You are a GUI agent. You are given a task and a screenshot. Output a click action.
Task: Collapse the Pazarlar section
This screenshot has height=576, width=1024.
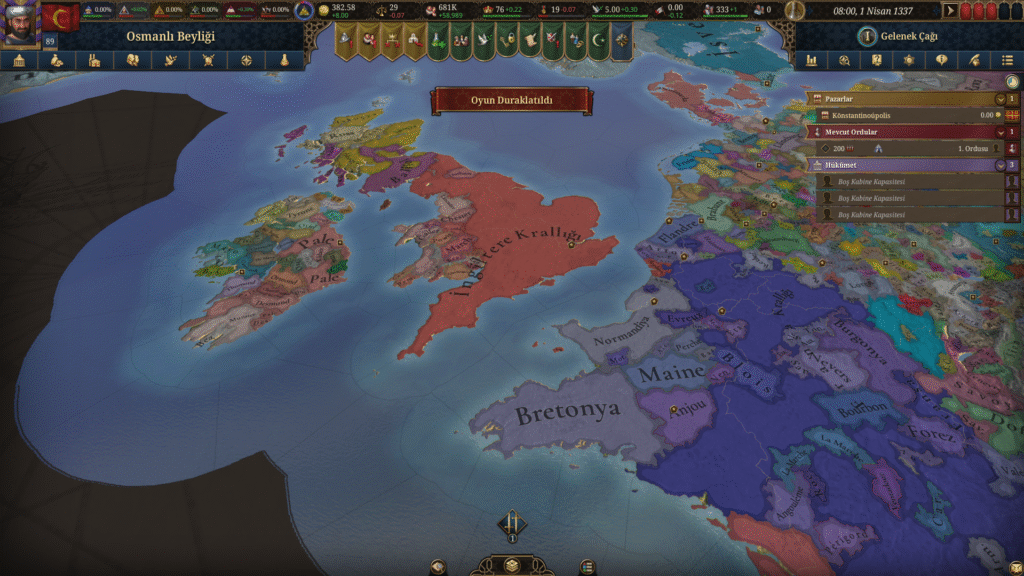(999, 99)
